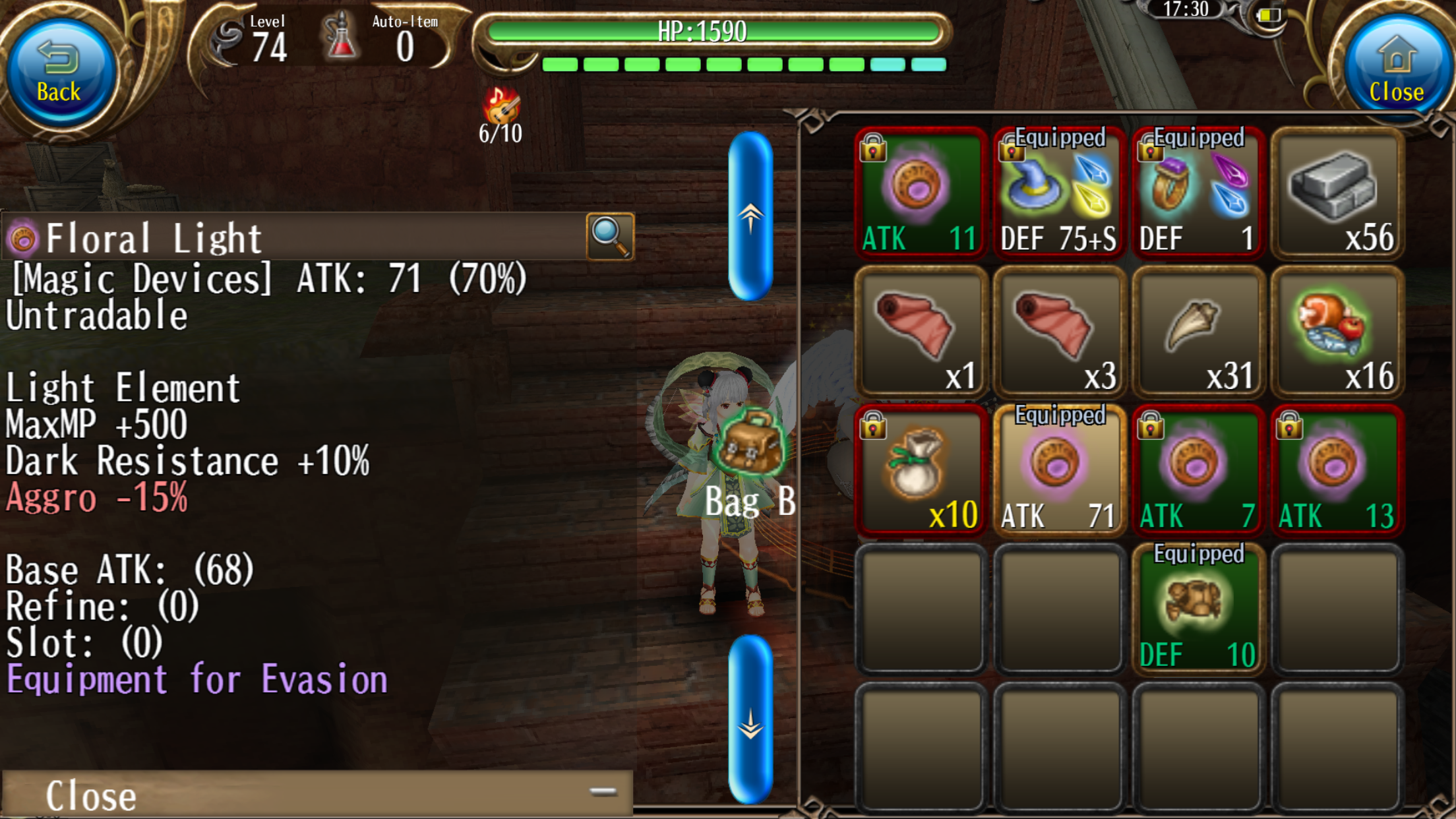Click the blue down arrow bag button
The image size is (1456, 819).
[750, 720]
